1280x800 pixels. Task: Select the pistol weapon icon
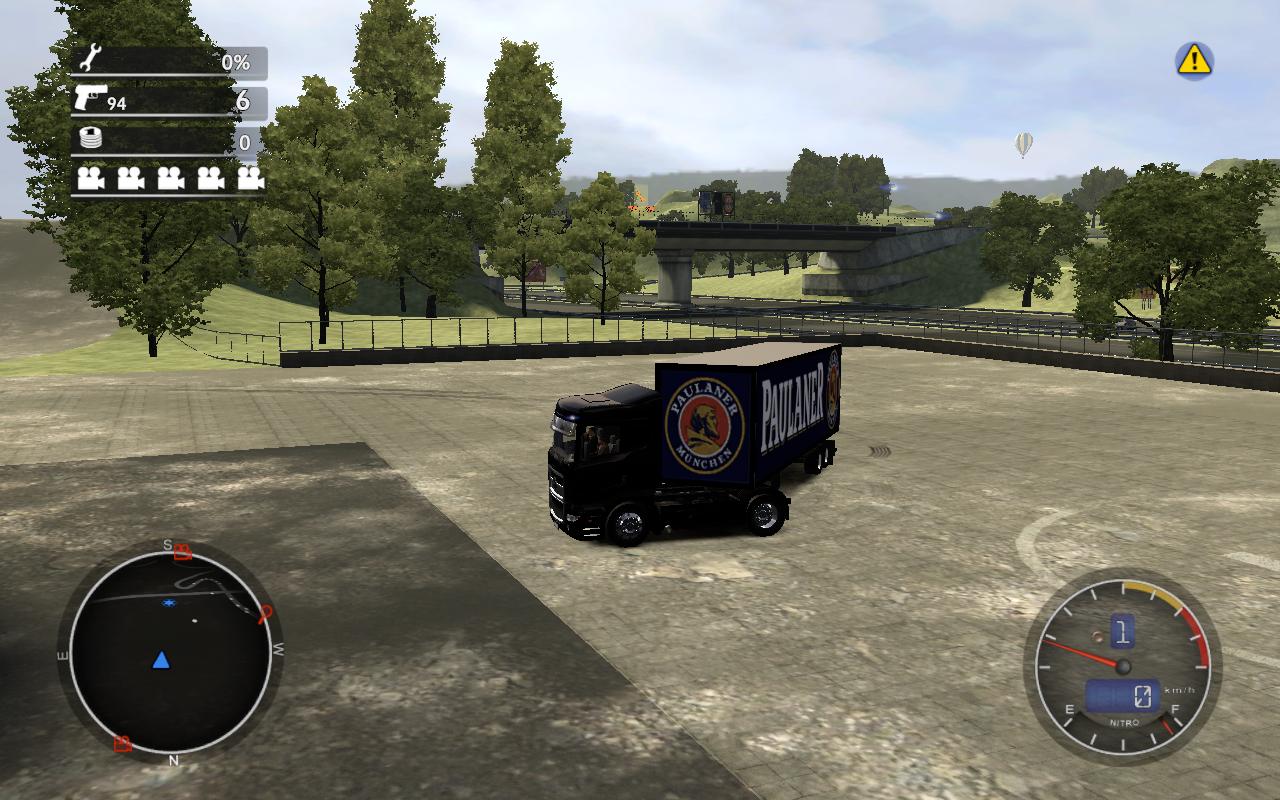pyautogui.click(x=89, y=98)
